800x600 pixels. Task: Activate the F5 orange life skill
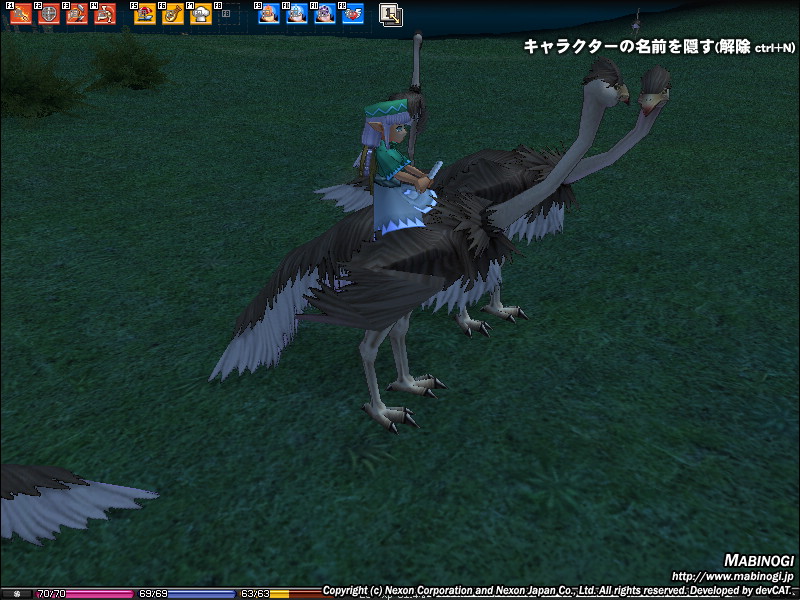coord(145,15)
